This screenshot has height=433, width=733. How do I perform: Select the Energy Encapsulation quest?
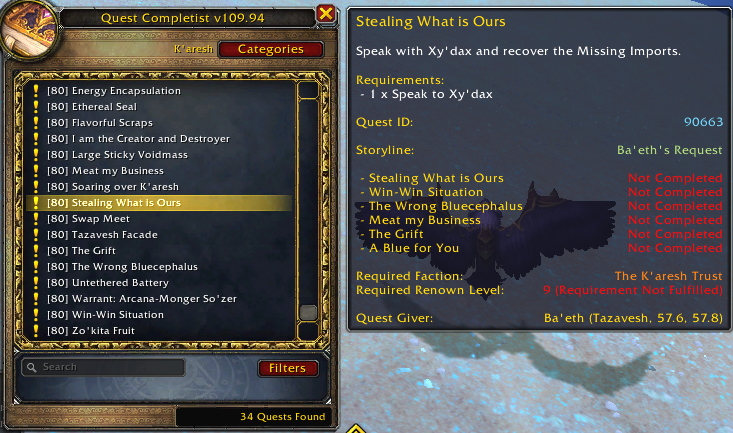click(126, 91)
